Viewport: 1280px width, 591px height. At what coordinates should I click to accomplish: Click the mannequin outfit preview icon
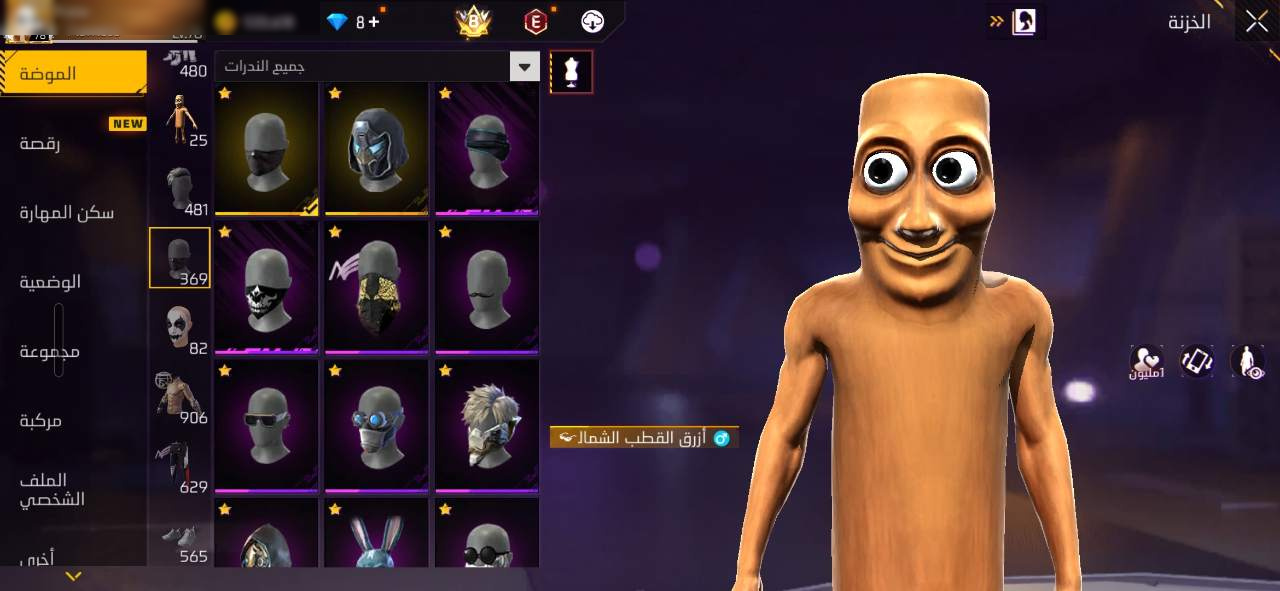tap(571, 72)
